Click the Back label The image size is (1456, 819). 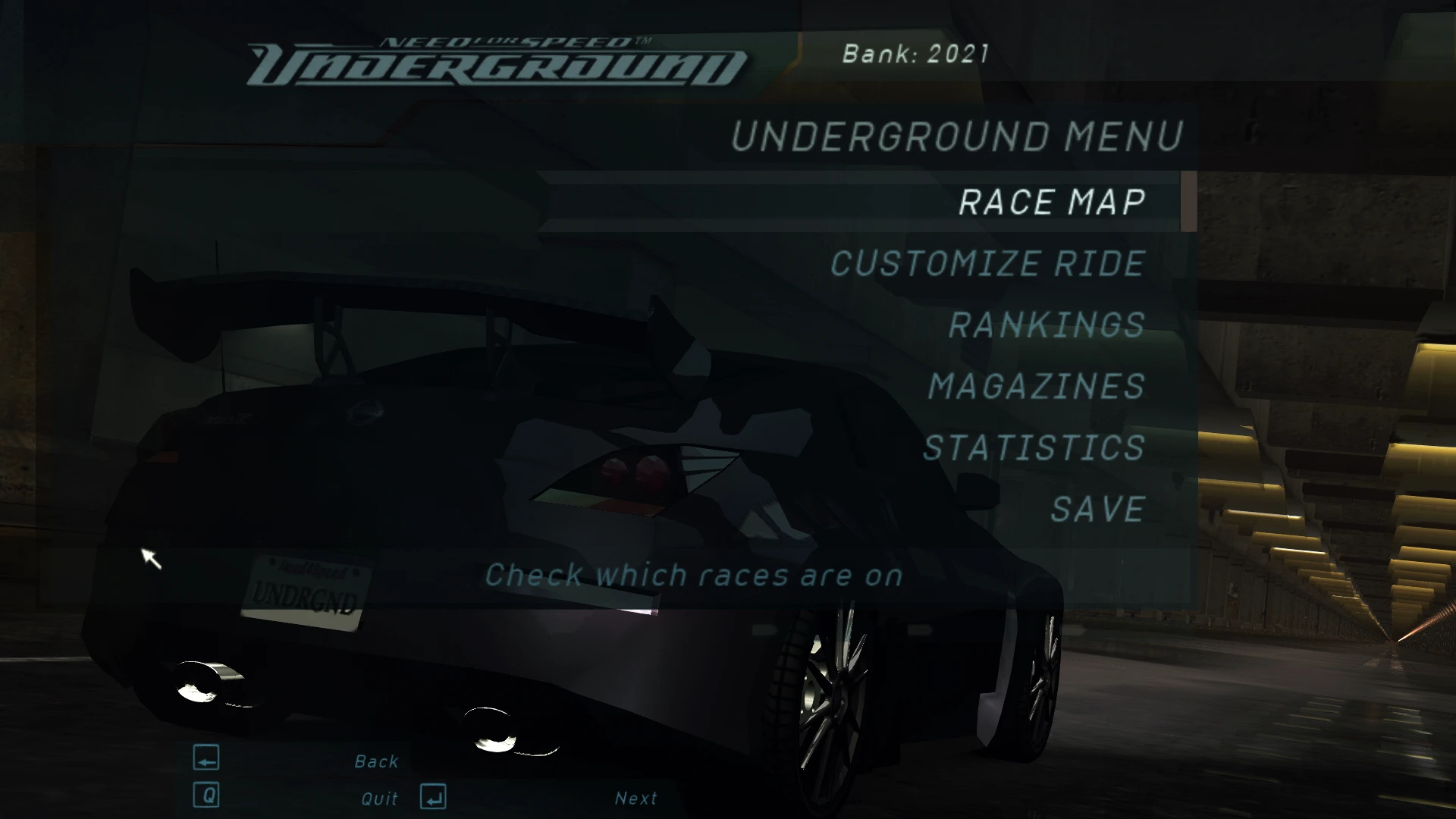point(376,760)
